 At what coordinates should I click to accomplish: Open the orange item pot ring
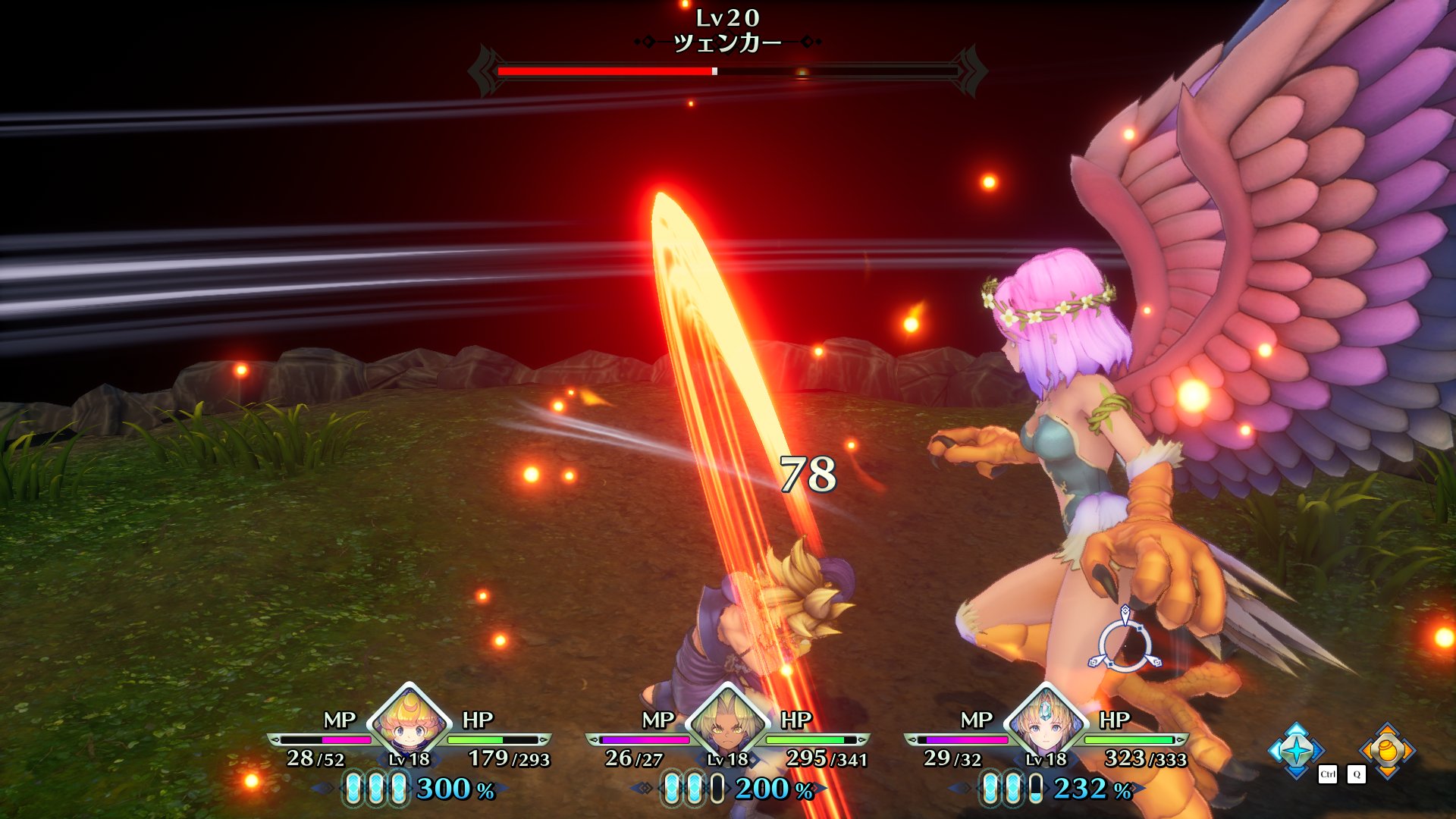(1387, 750)
